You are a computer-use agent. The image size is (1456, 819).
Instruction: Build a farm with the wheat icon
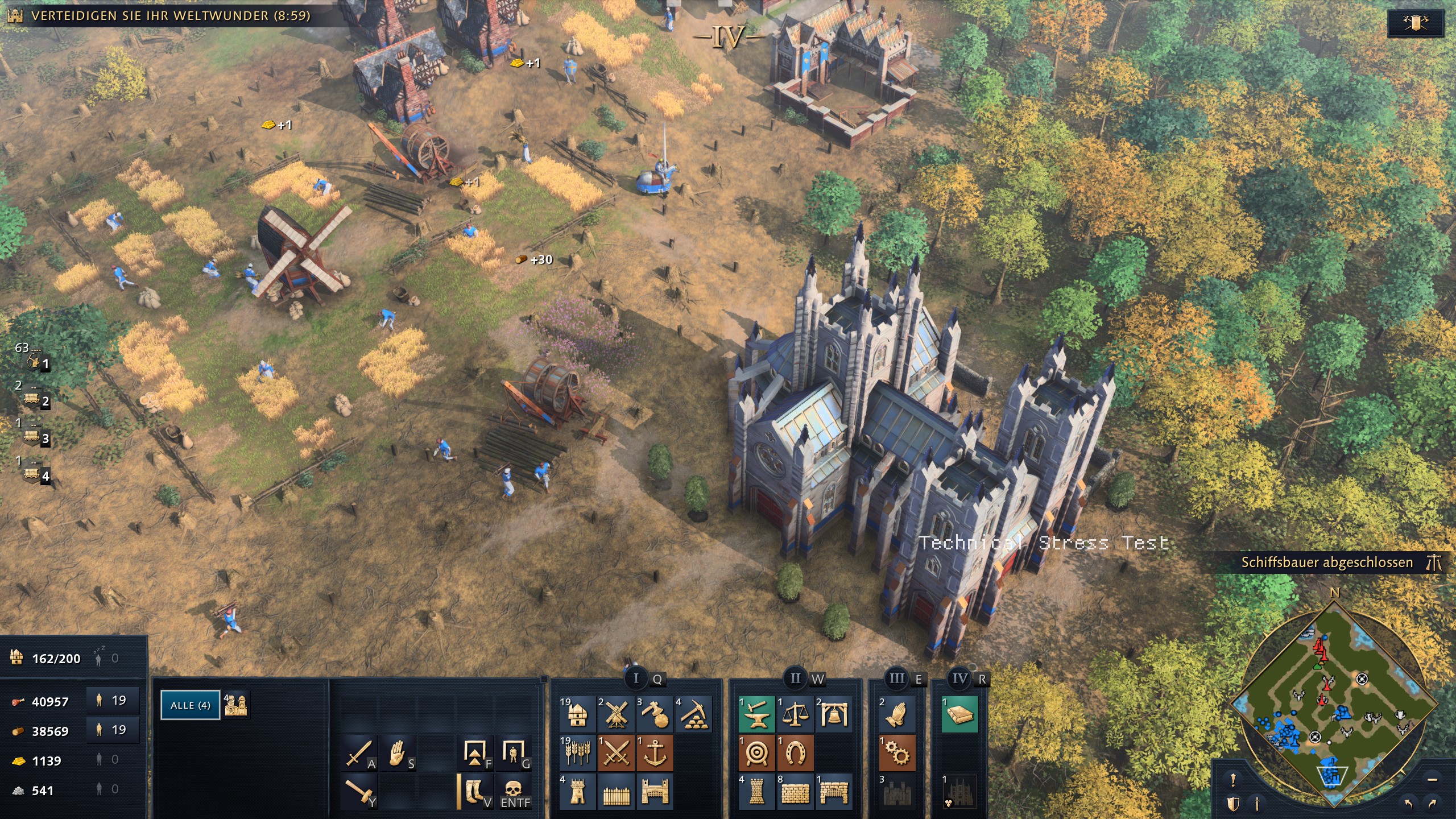click(x=577, y=753)
